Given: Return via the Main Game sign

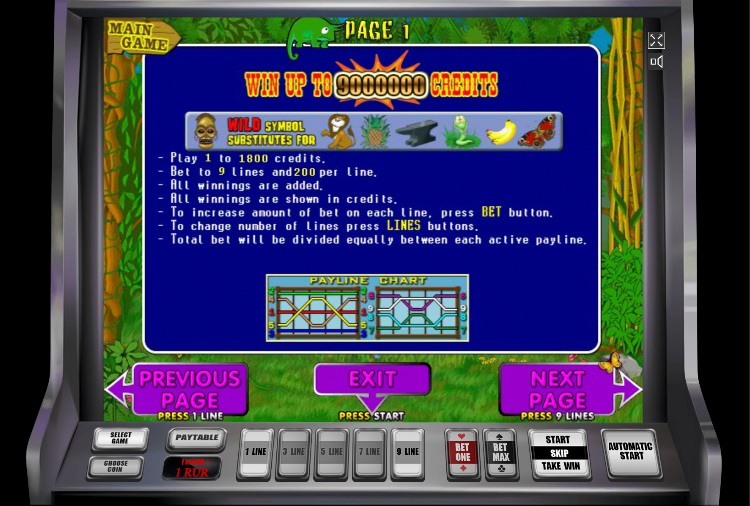Looking at the screenshot, I should point(142,35).
